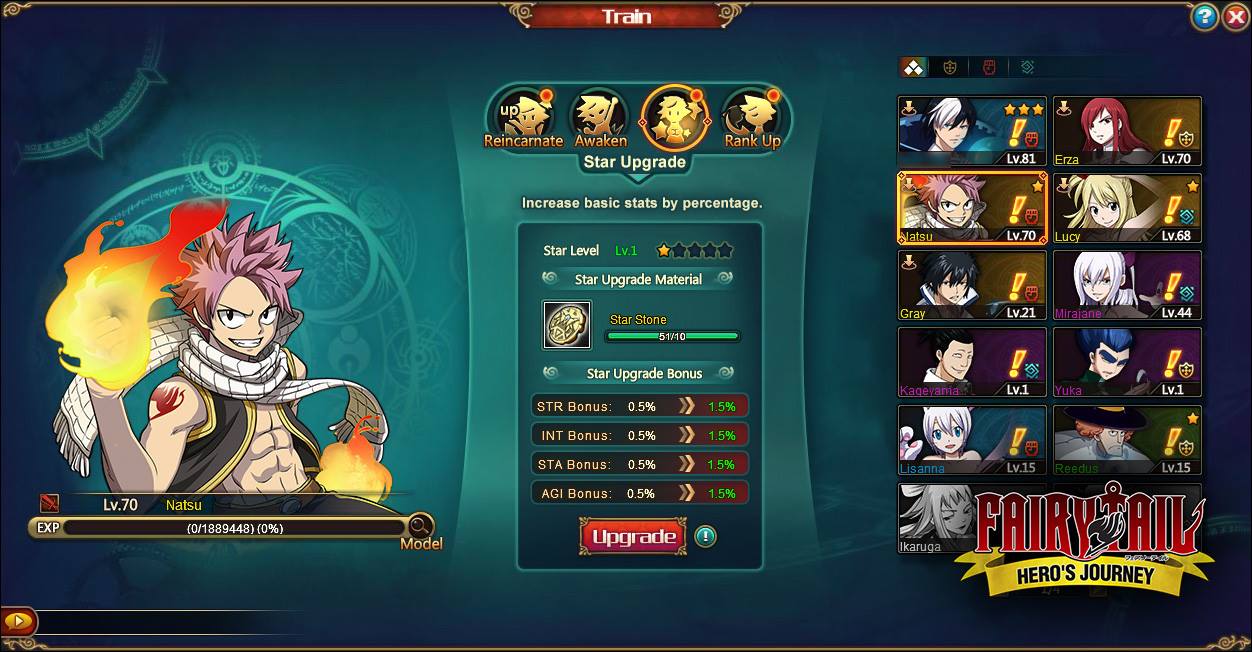Show star upgrade info via exclamation icon
The image size is (1252, 652).
(705, 537)
